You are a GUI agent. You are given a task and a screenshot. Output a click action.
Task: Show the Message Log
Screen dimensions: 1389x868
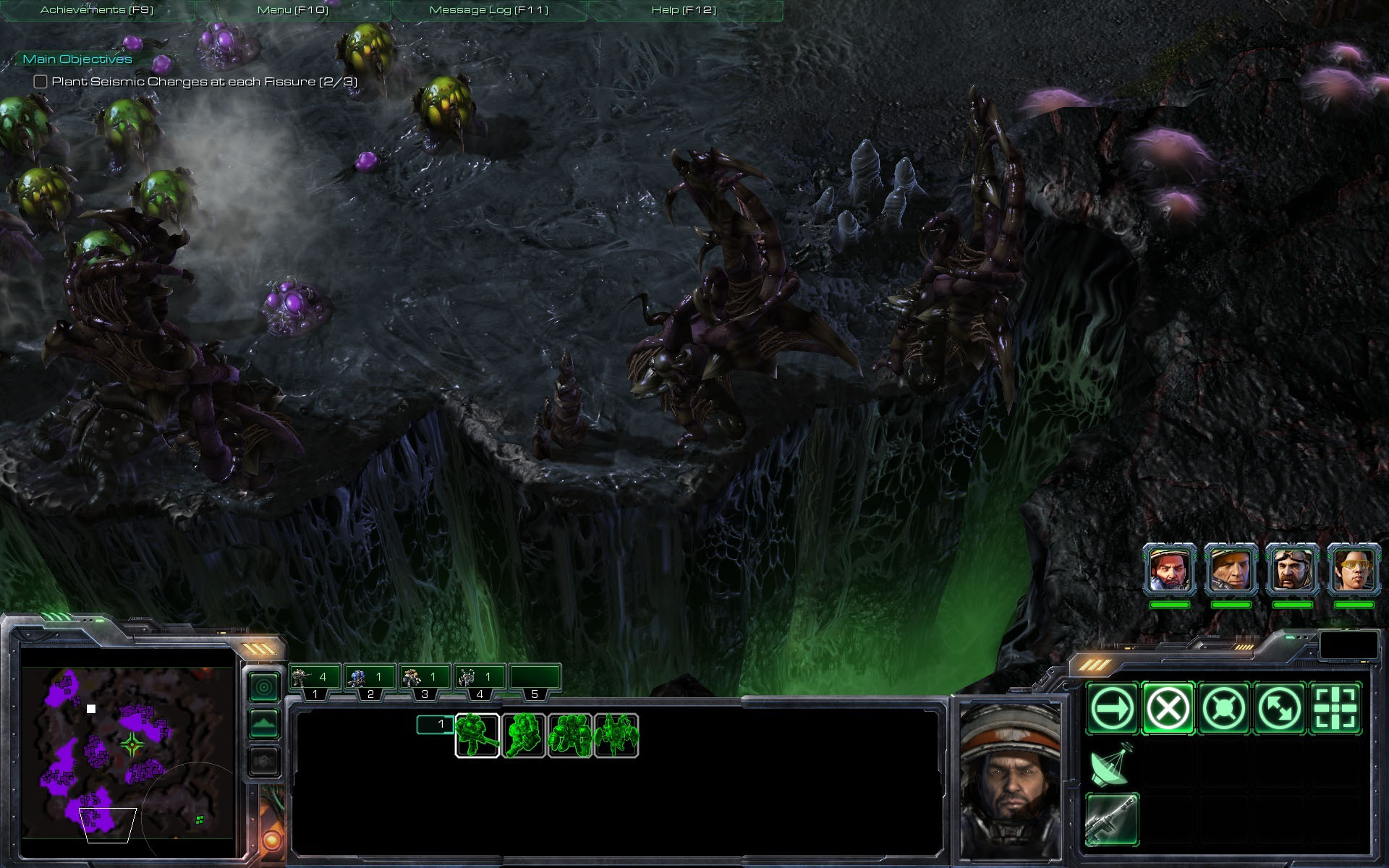[488, 10]
